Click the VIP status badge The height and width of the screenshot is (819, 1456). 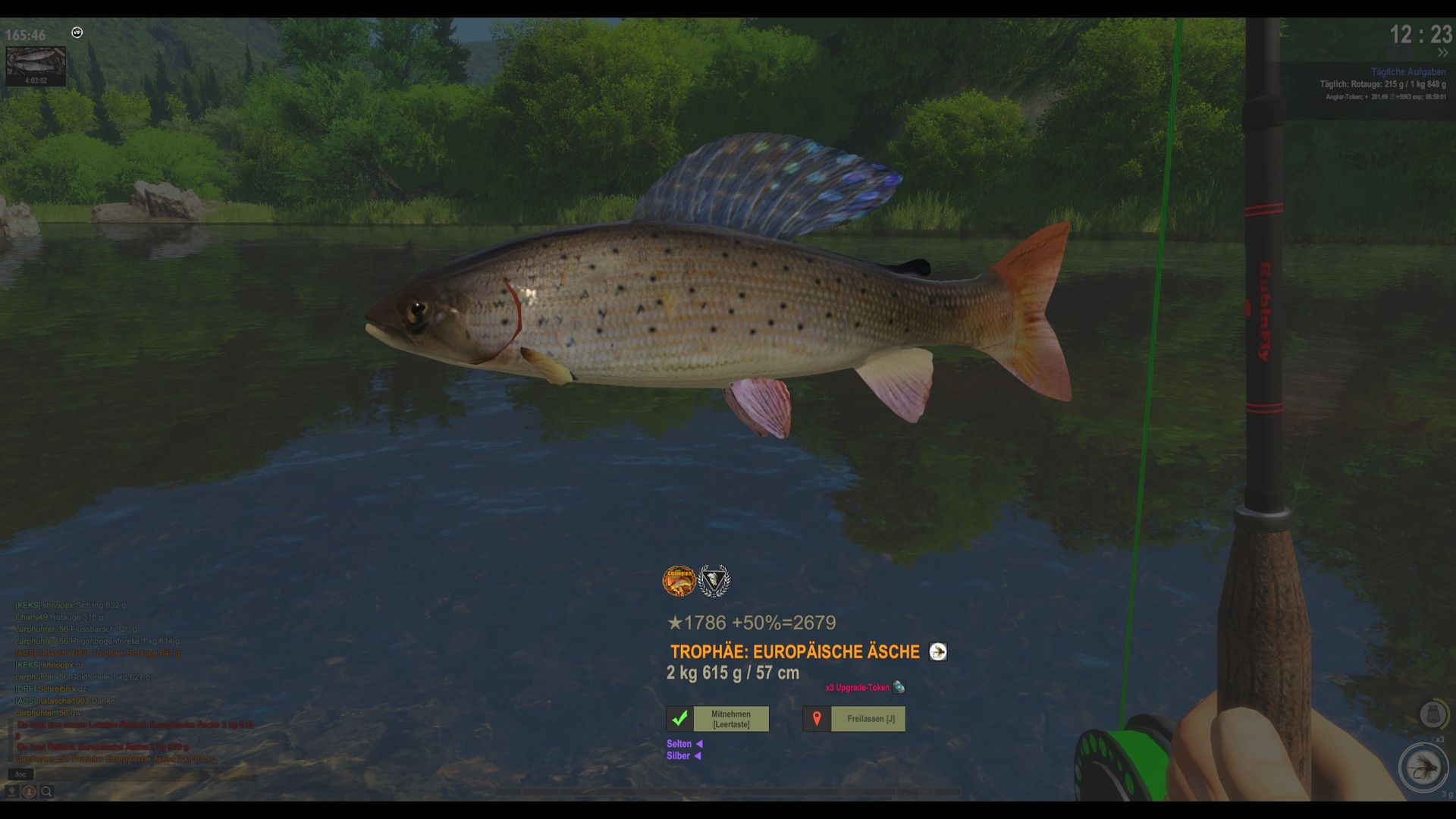[77, 33]
